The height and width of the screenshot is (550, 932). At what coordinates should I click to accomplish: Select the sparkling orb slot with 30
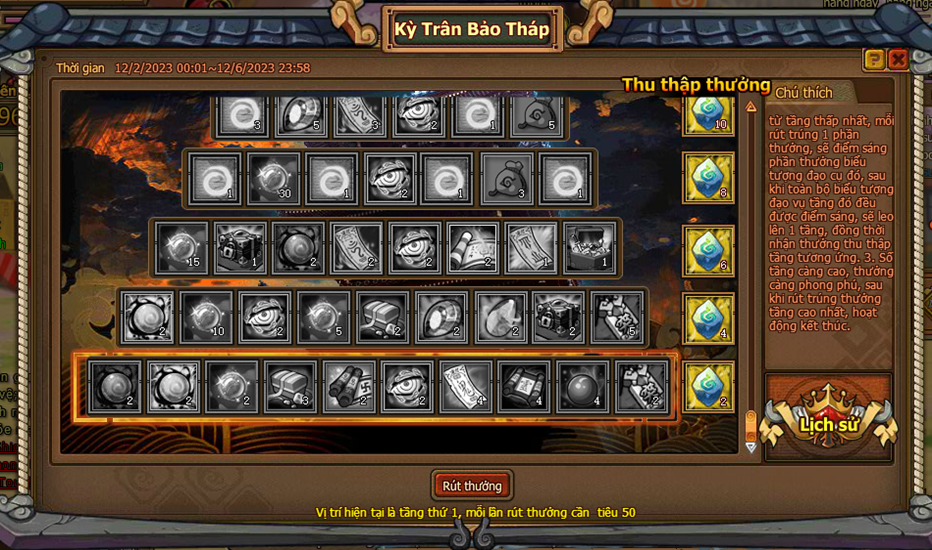coord(273,178)
